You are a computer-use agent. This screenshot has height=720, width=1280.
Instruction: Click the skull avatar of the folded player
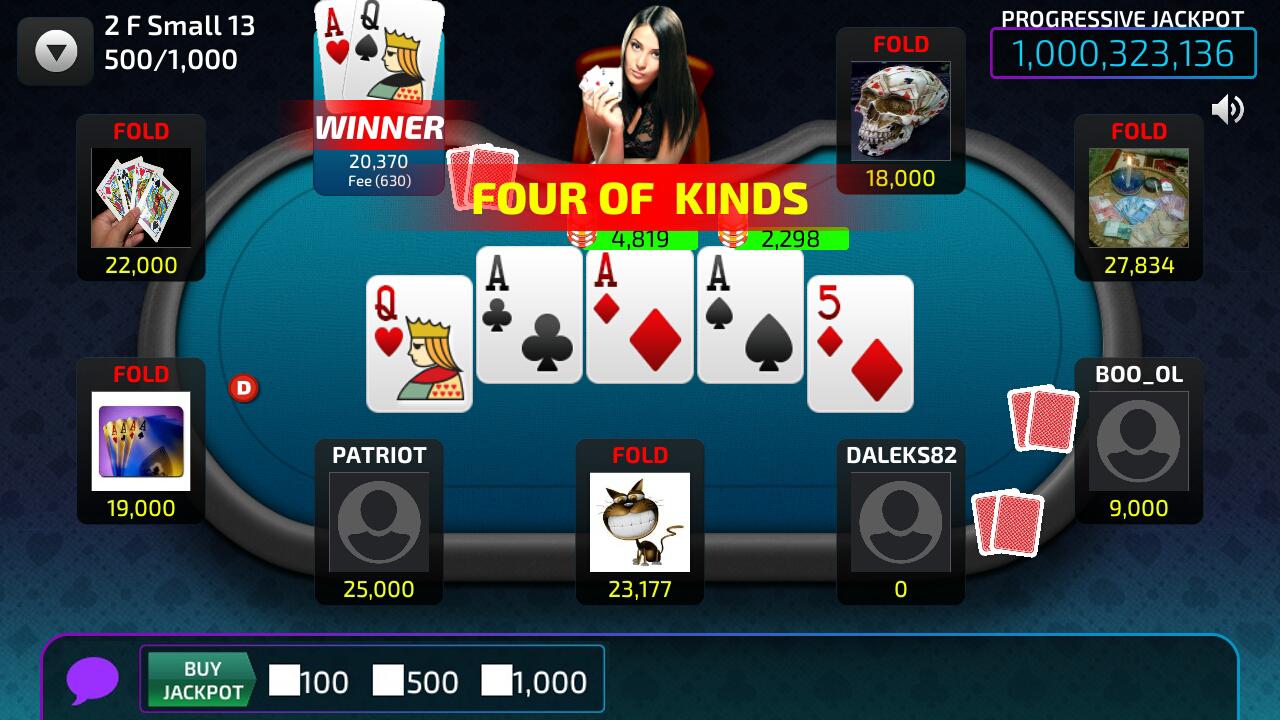pos(899,110)
